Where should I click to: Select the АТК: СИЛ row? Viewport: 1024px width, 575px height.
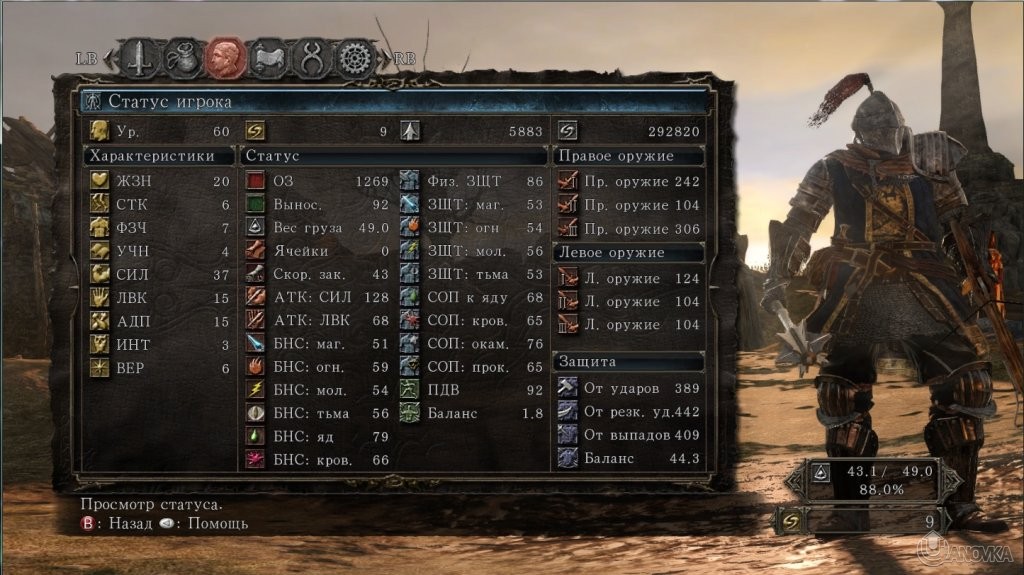(317, 297)
